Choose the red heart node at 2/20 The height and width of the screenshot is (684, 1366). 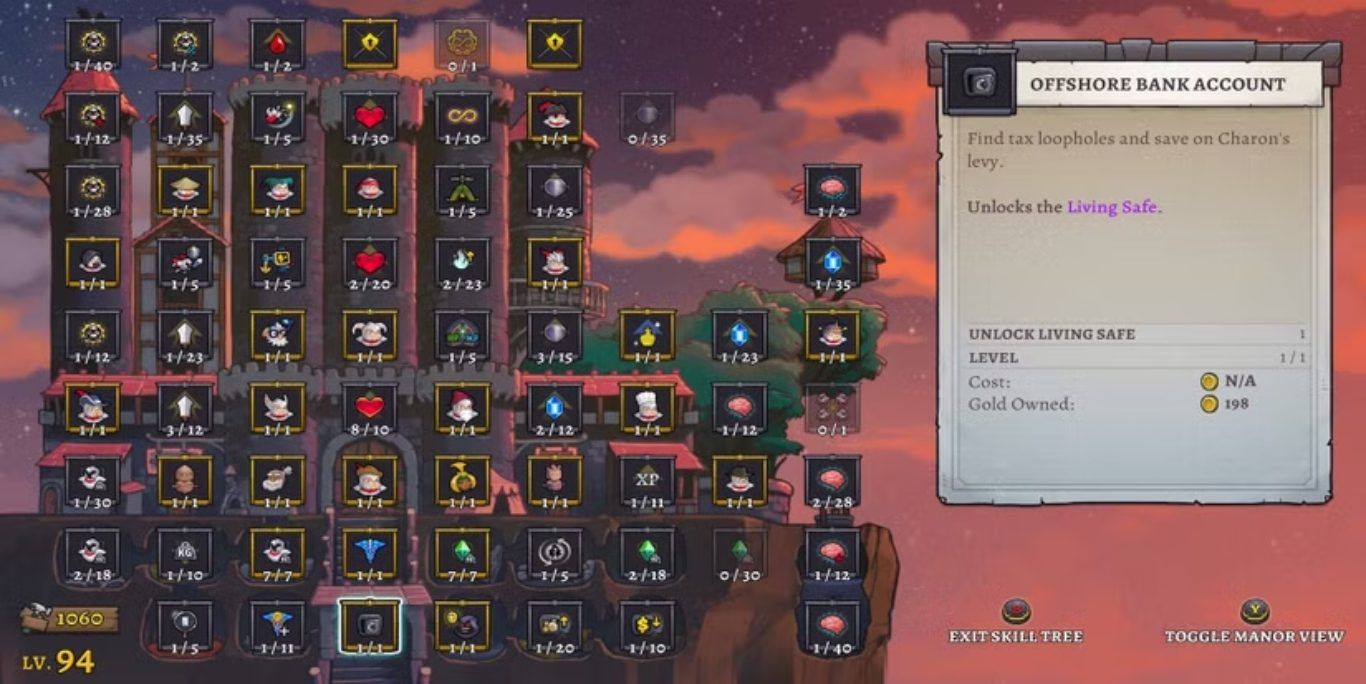click(369, 261)
